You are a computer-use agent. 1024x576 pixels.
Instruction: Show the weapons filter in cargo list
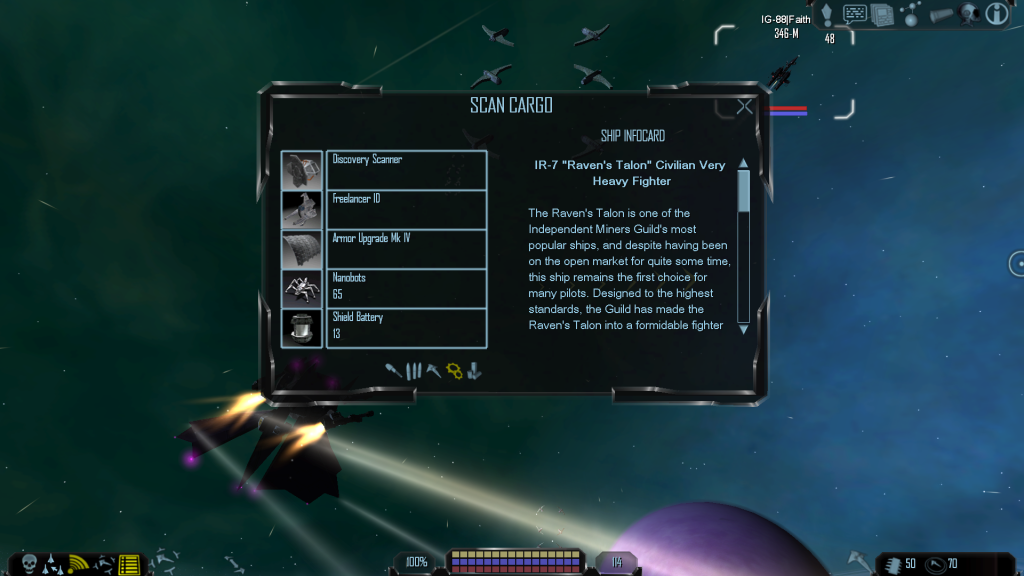[x=395, y=371]
